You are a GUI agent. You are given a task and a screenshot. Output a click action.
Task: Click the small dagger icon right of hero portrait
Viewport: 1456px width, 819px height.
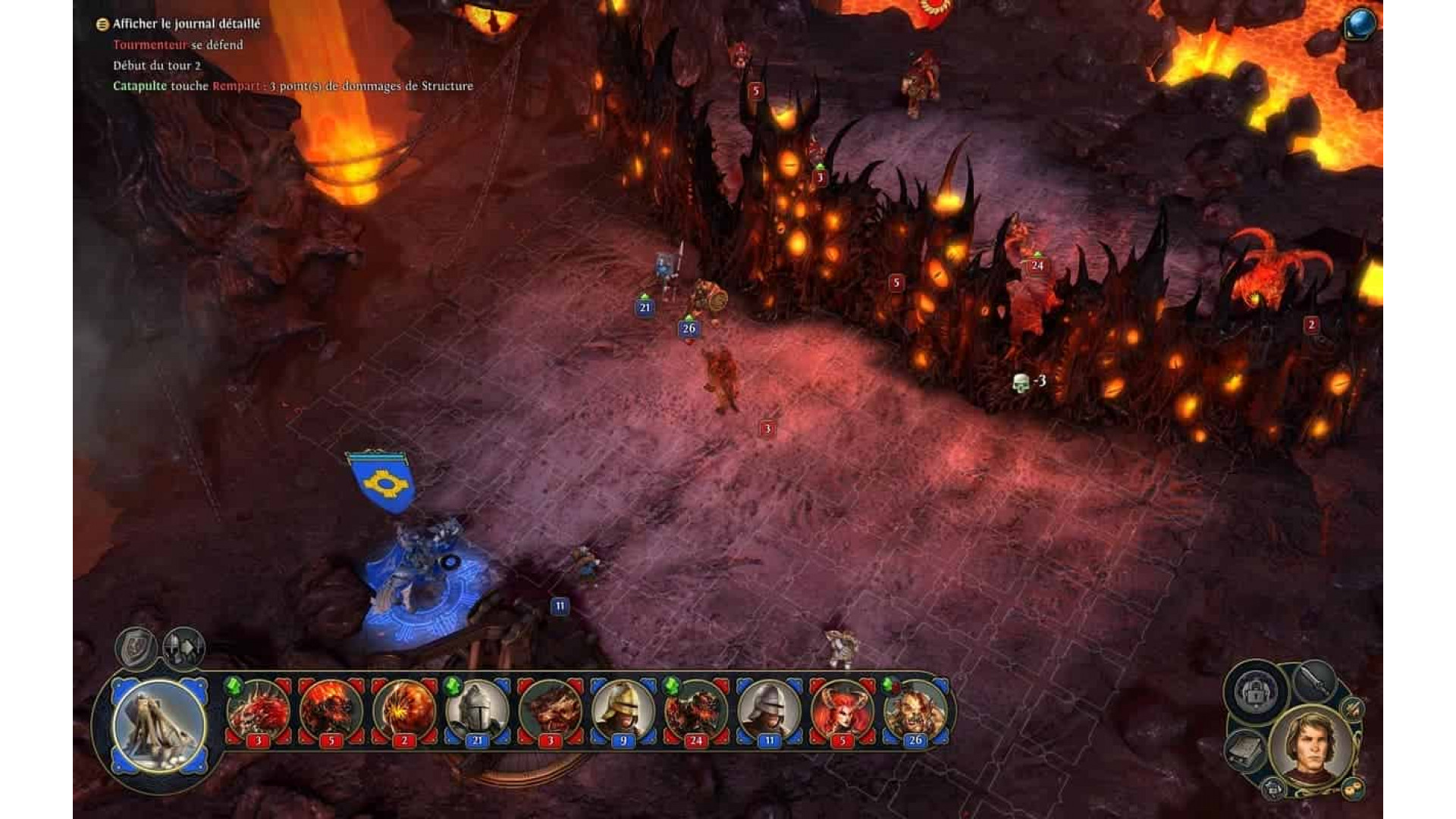point(1352,709)
